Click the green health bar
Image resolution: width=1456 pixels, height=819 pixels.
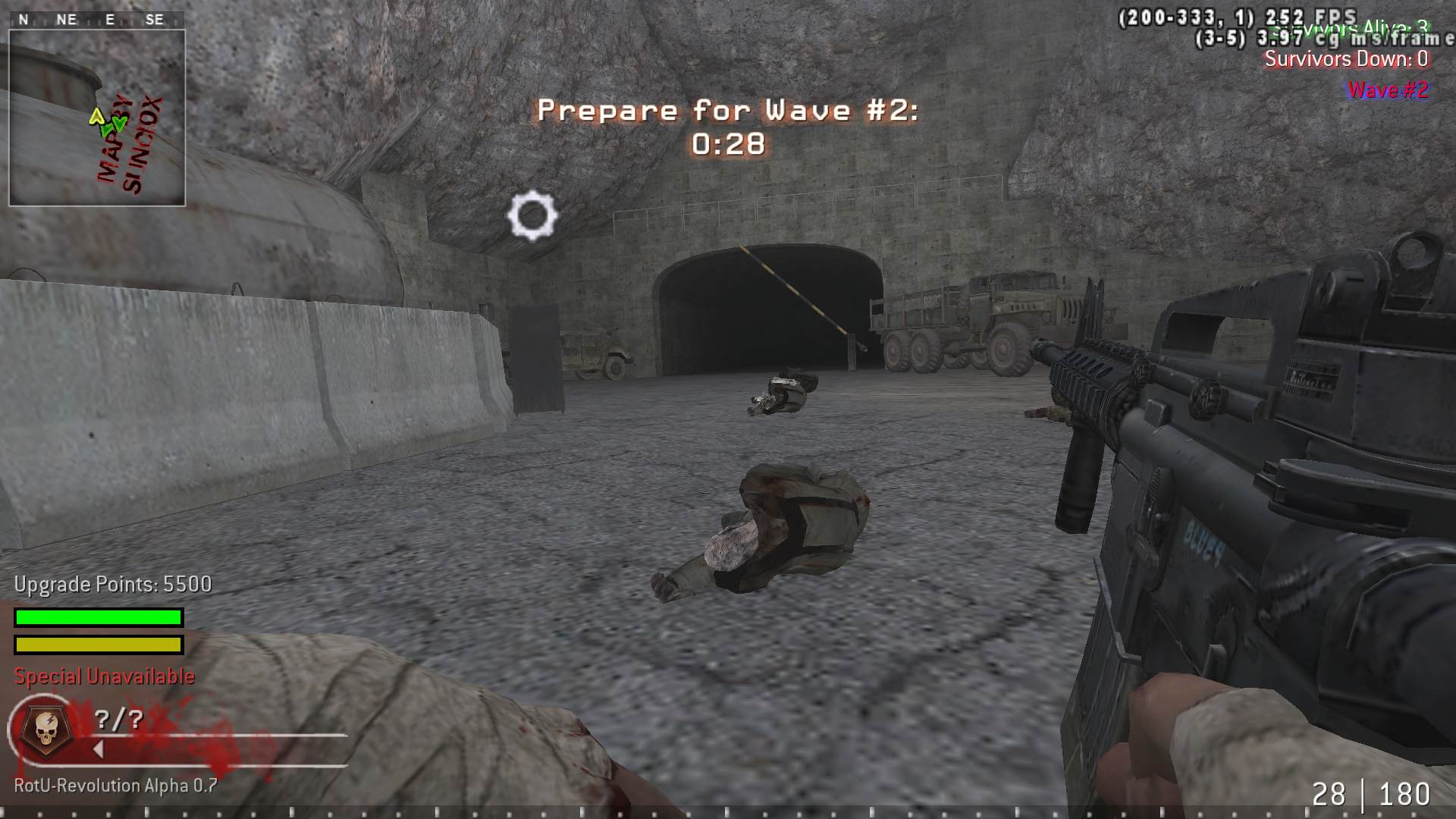(97, 618)
